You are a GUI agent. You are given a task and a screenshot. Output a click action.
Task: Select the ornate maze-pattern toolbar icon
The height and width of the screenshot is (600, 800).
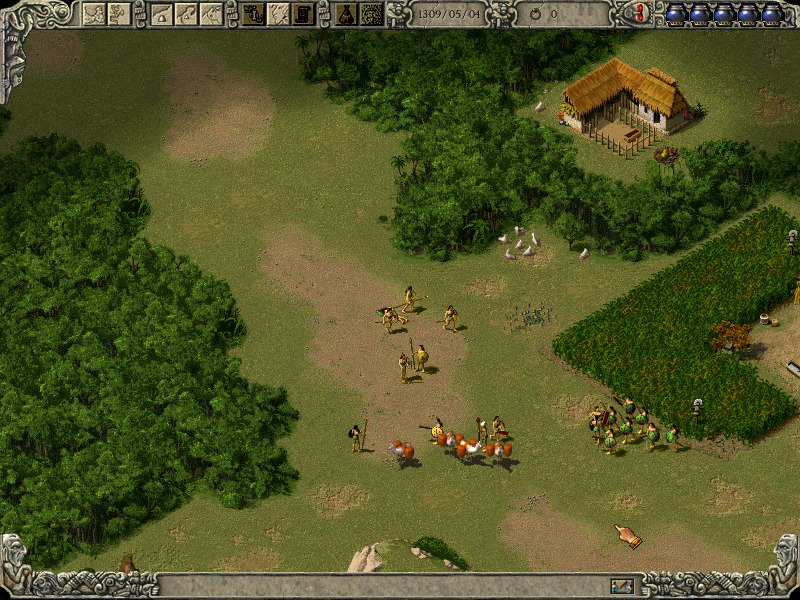click(x=371, y=13)
